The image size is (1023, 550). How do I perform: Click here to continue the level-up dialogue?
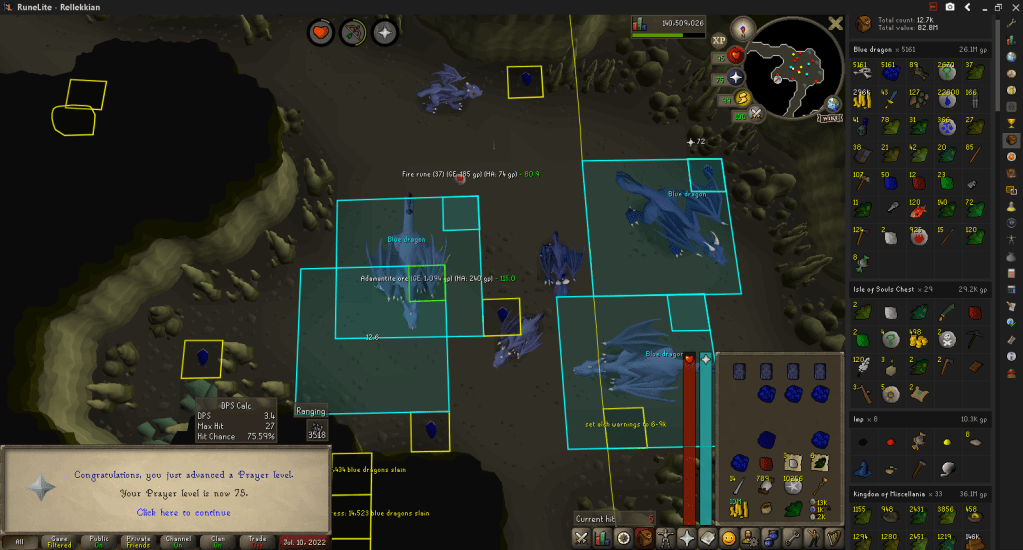pos(169,512)
